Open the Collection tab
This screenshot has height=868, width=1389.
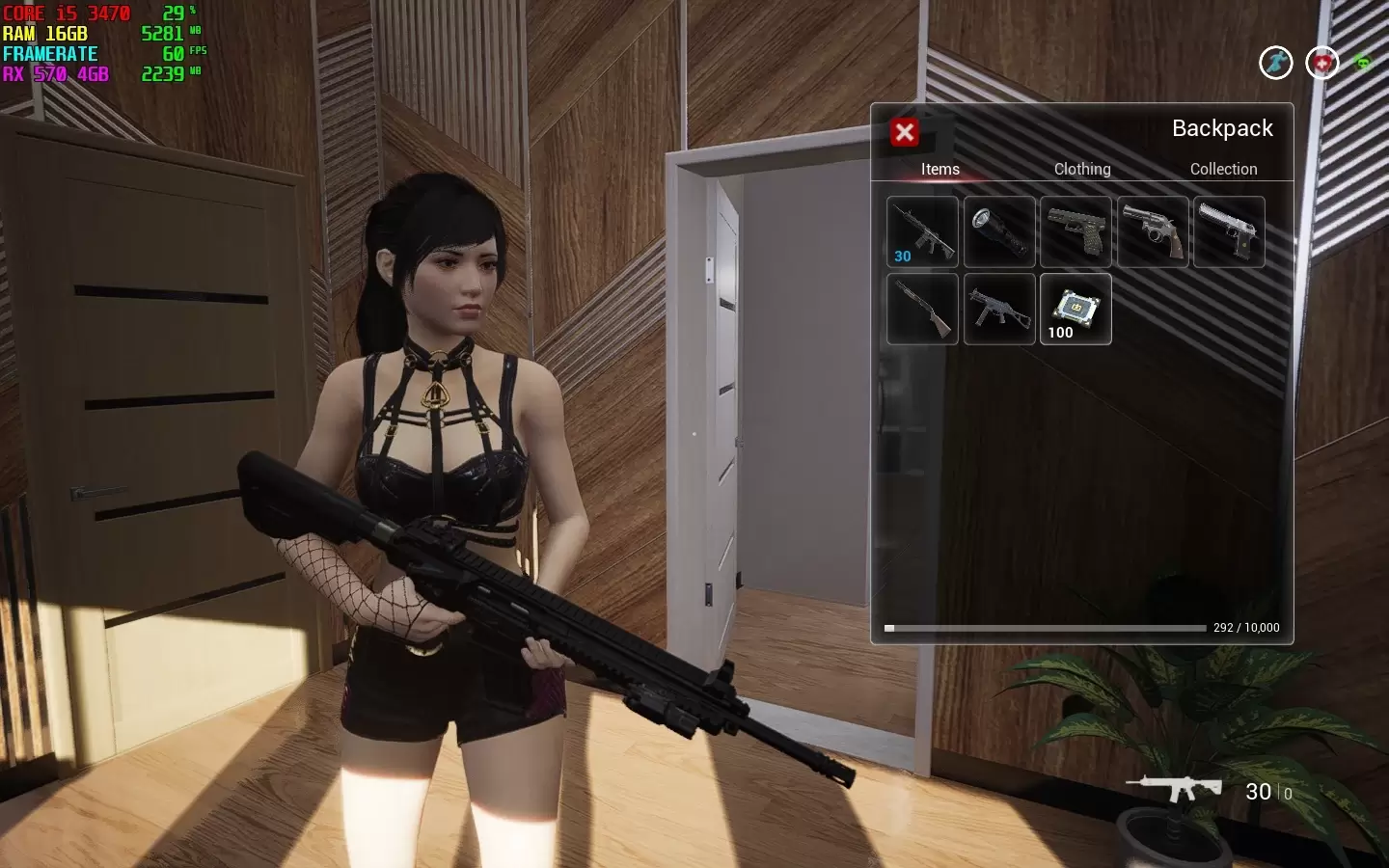pos(1223,169)
